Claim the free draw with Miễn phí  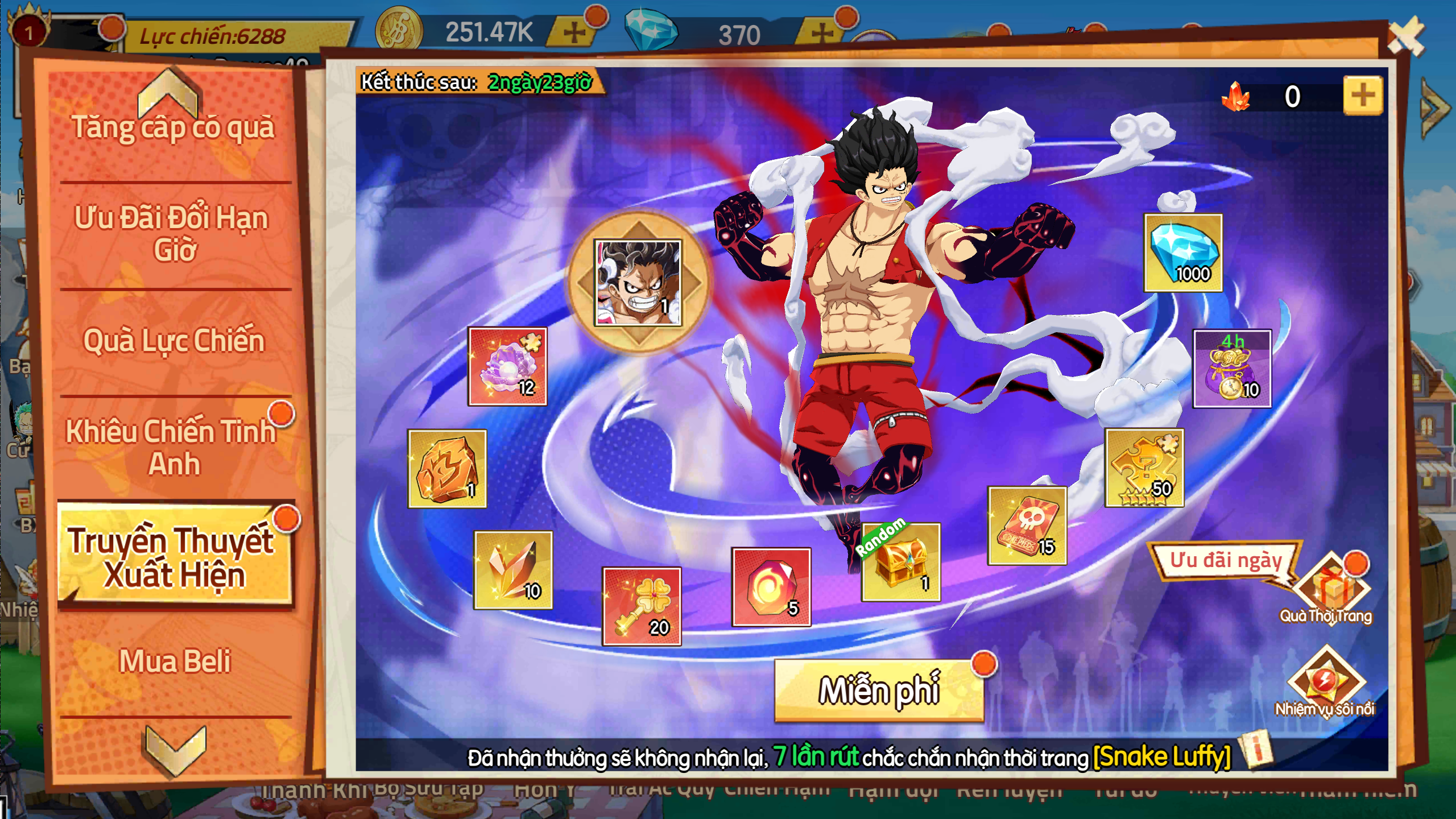[x=879, y=690]
